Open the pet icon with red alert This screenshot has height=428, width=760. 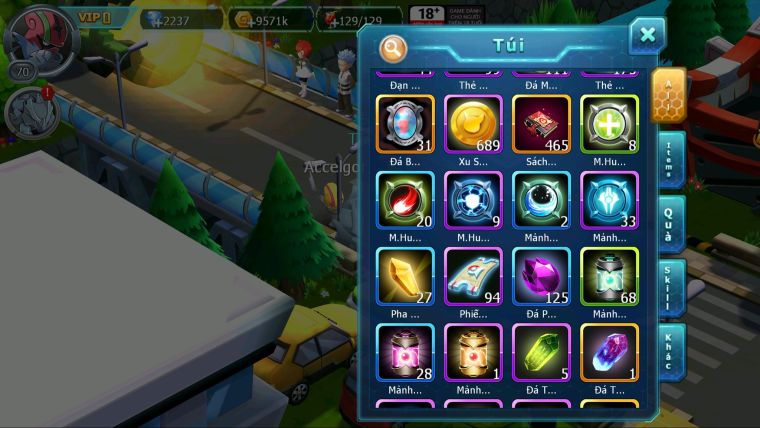(28, 112)
